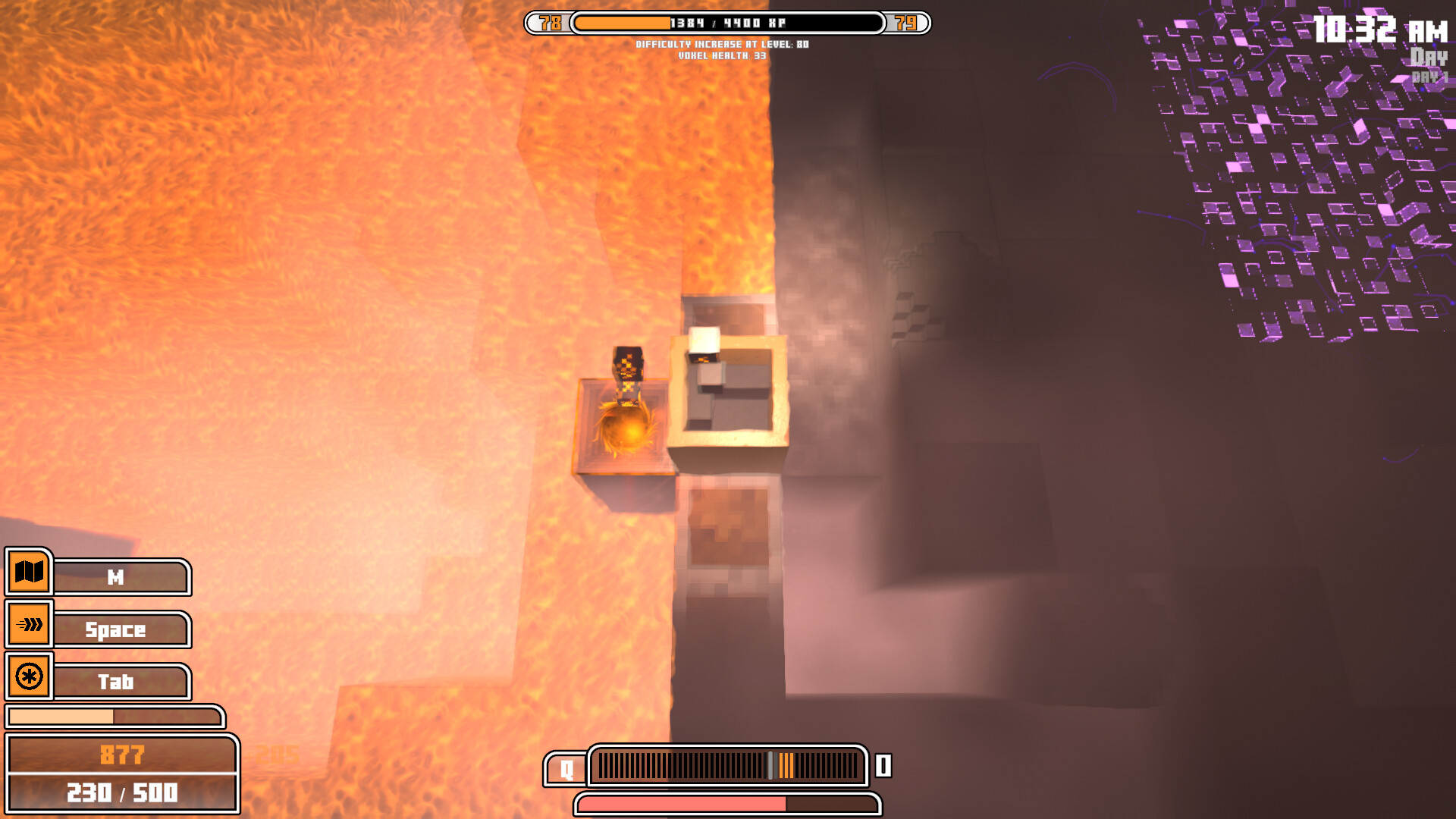Click the notched weapon charge gauge near Q

pos(726,767)
